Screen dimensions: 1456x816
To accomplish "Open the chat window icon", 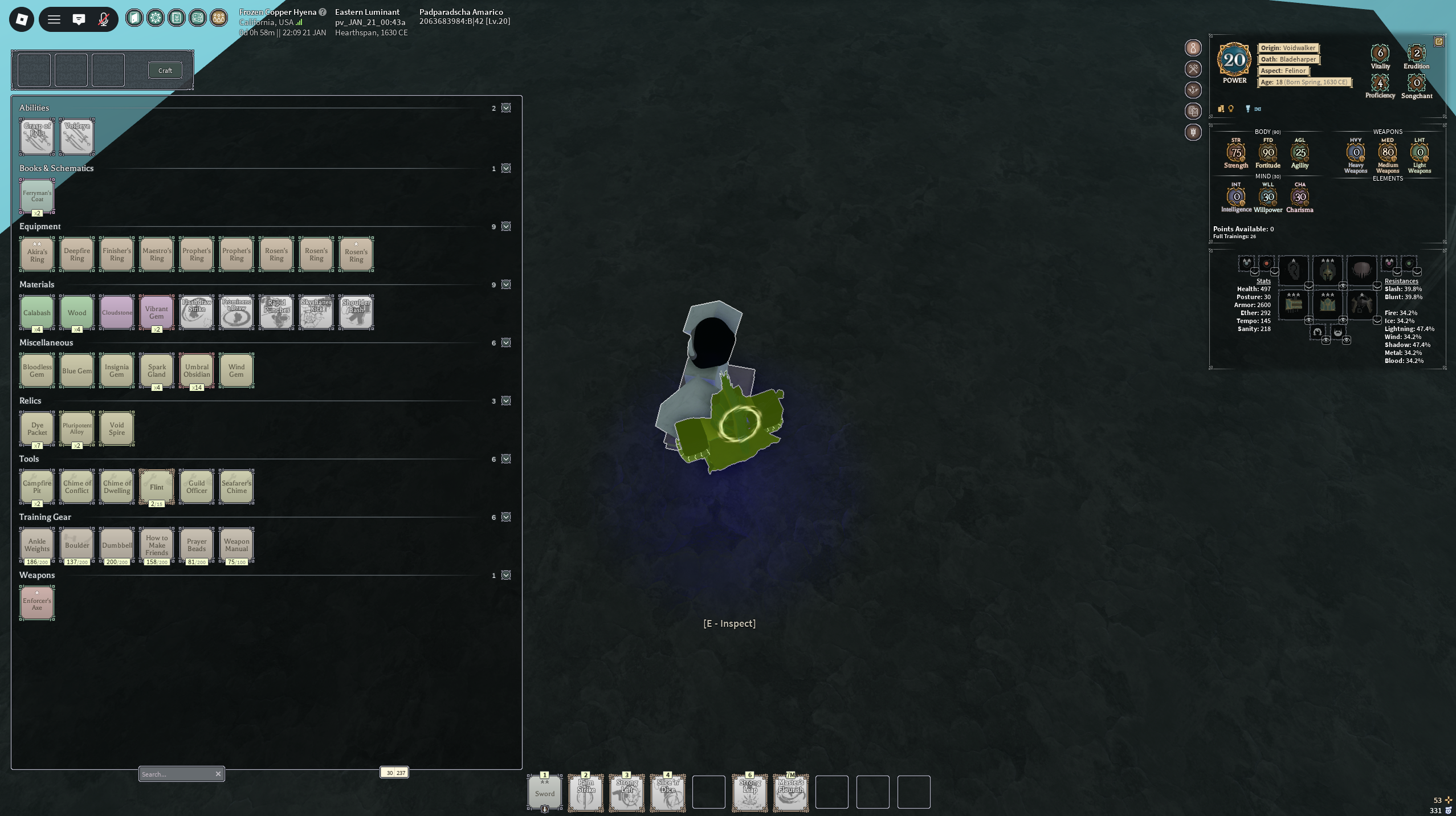I will point(79,19).
